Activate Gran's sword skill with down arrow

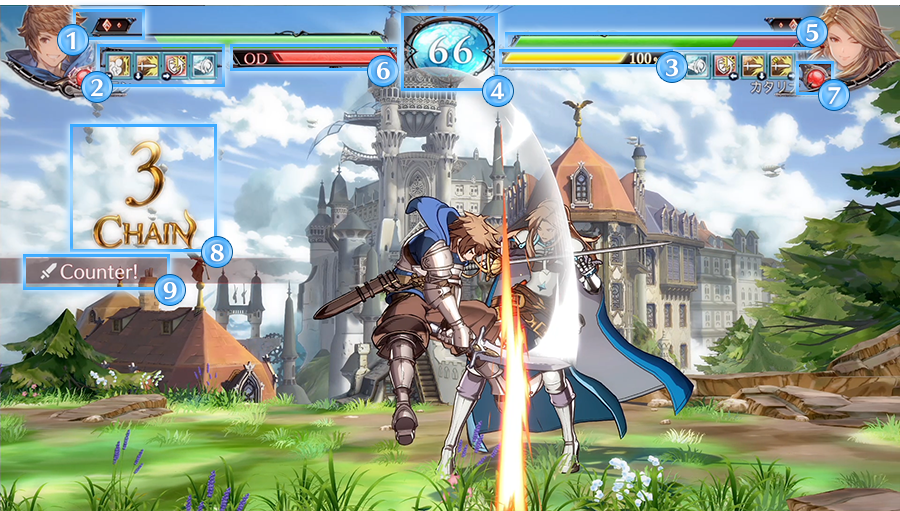coord(147,65)
